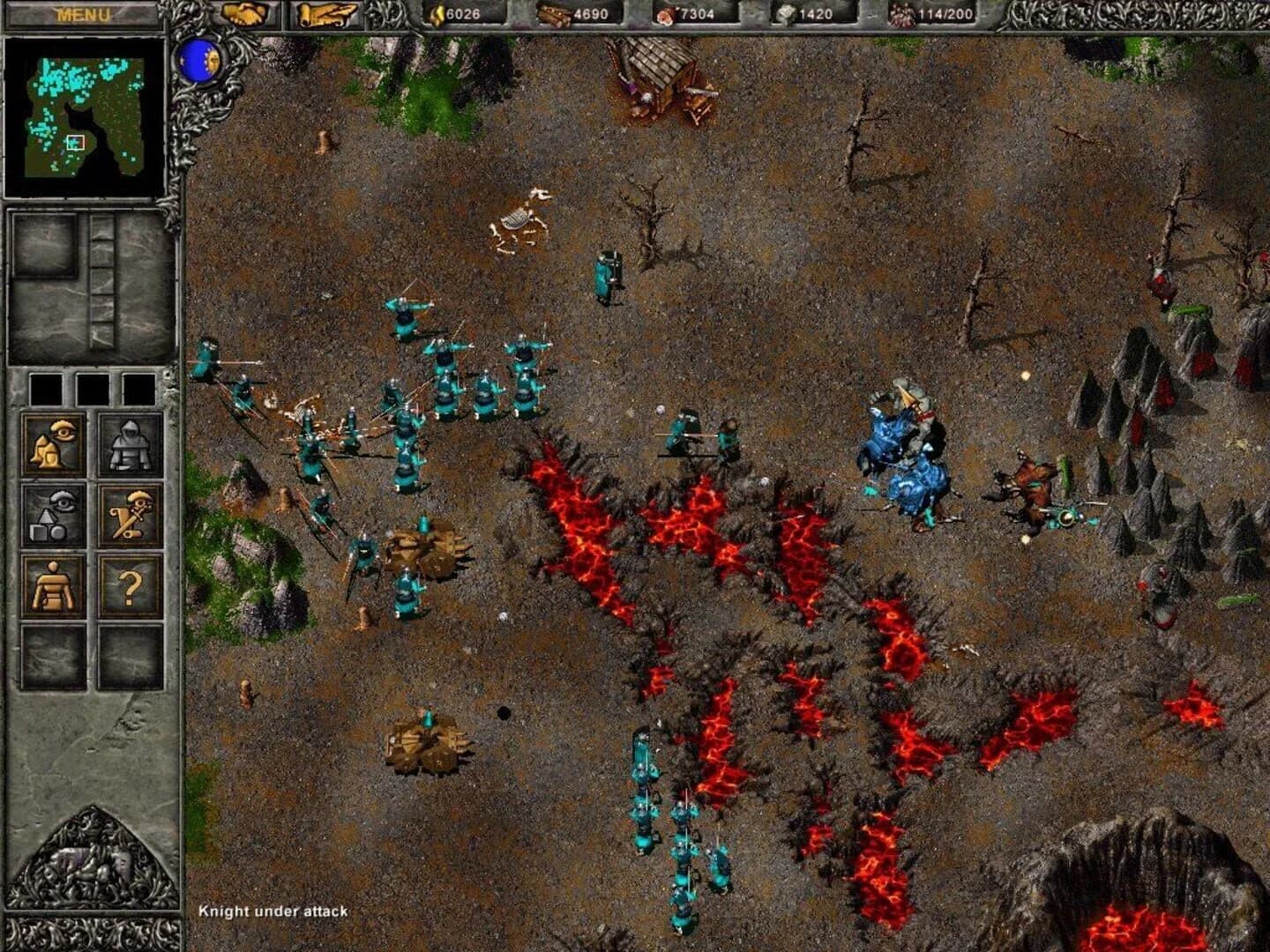The width and height of the screenshot is (1270, 952).
Task: Click the question mark Help button
Action: [x=131, y=586]
